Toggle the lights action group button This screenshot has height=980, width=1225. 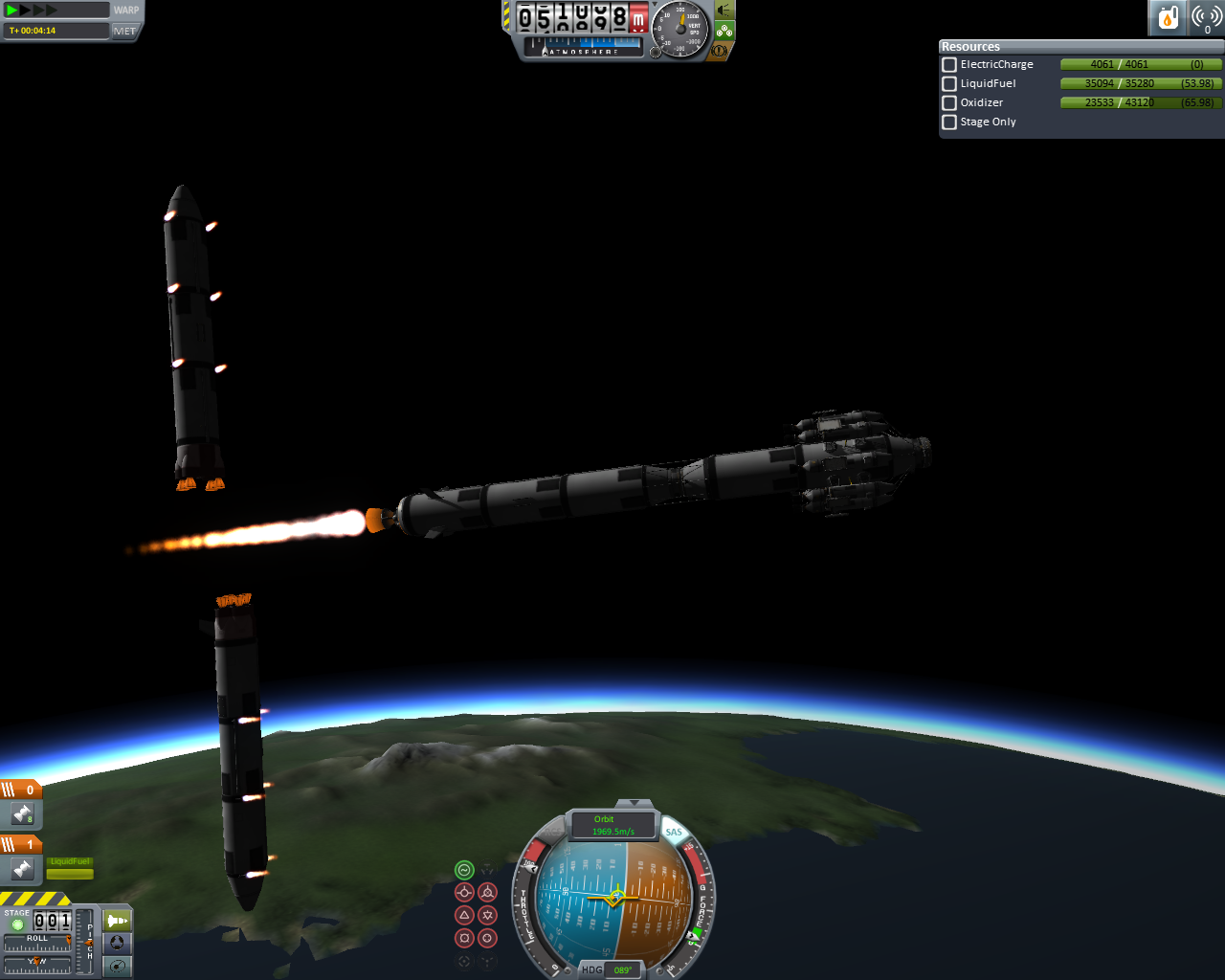724,11
